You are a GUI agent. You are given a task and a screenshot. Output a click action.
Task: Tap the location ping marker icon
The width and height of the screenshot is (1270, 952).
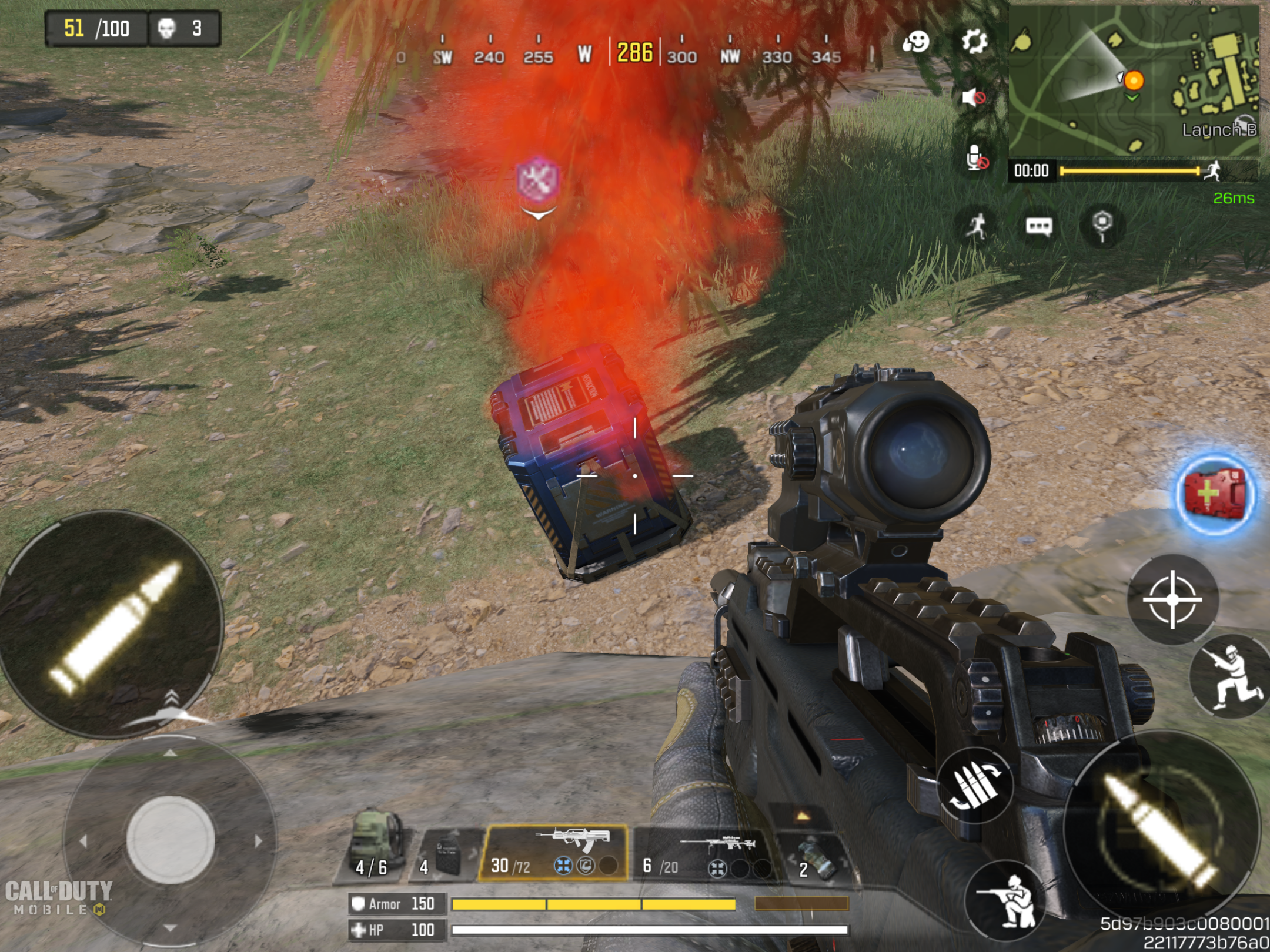pyautogui.click(x=1102, y=225)
